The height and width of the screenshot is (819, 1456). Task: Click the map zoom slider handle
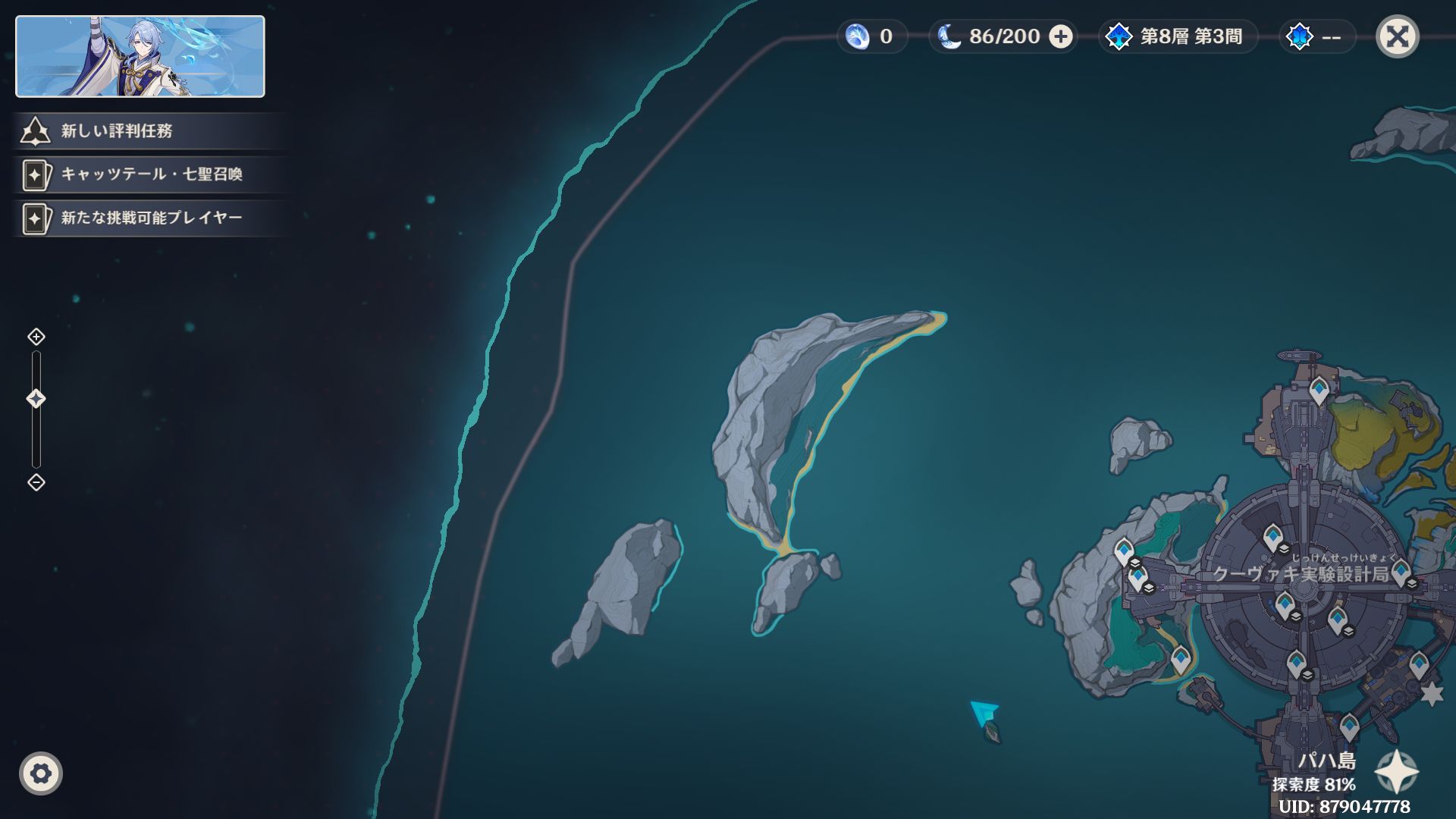click(36, 399)
